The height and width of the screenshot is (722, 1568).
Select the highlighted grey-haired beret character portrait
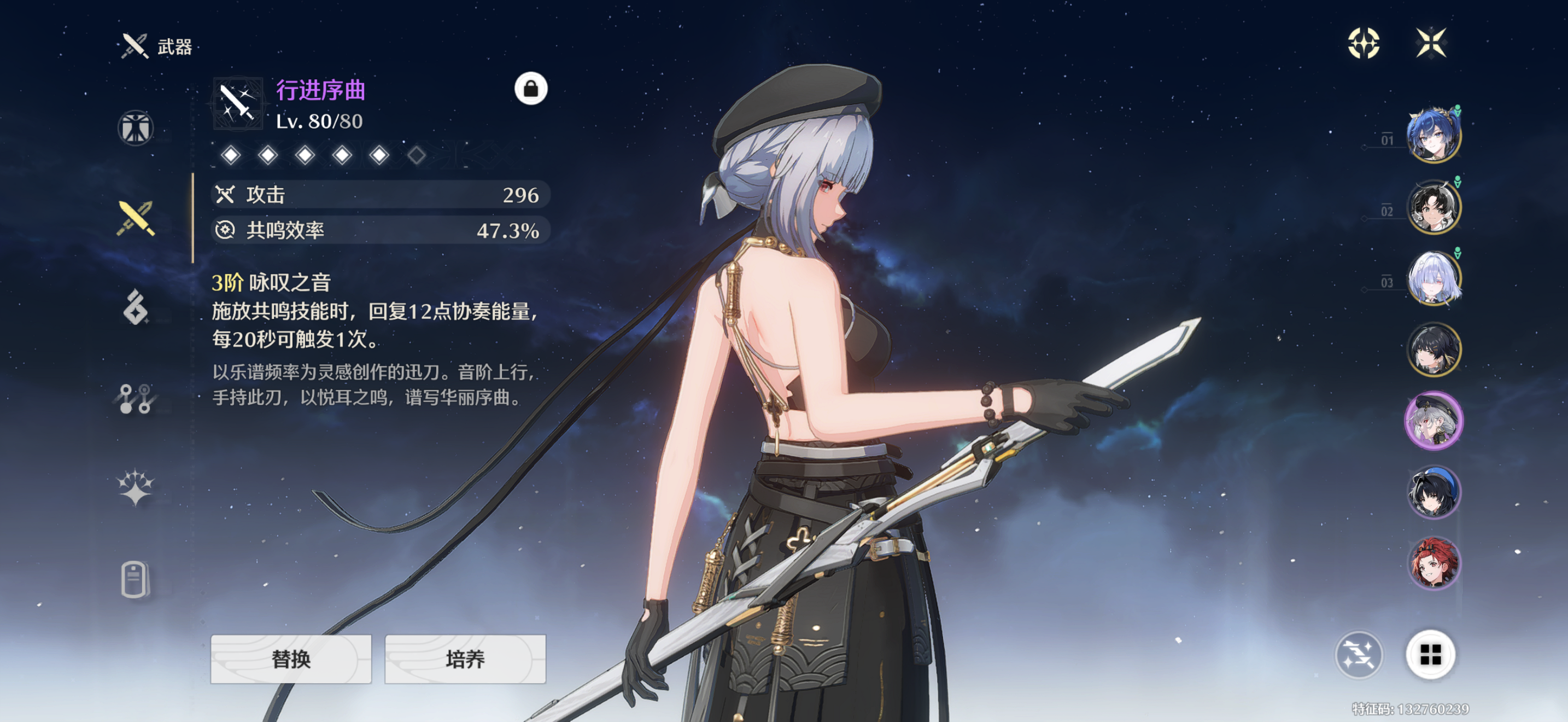coord(1433,420)
